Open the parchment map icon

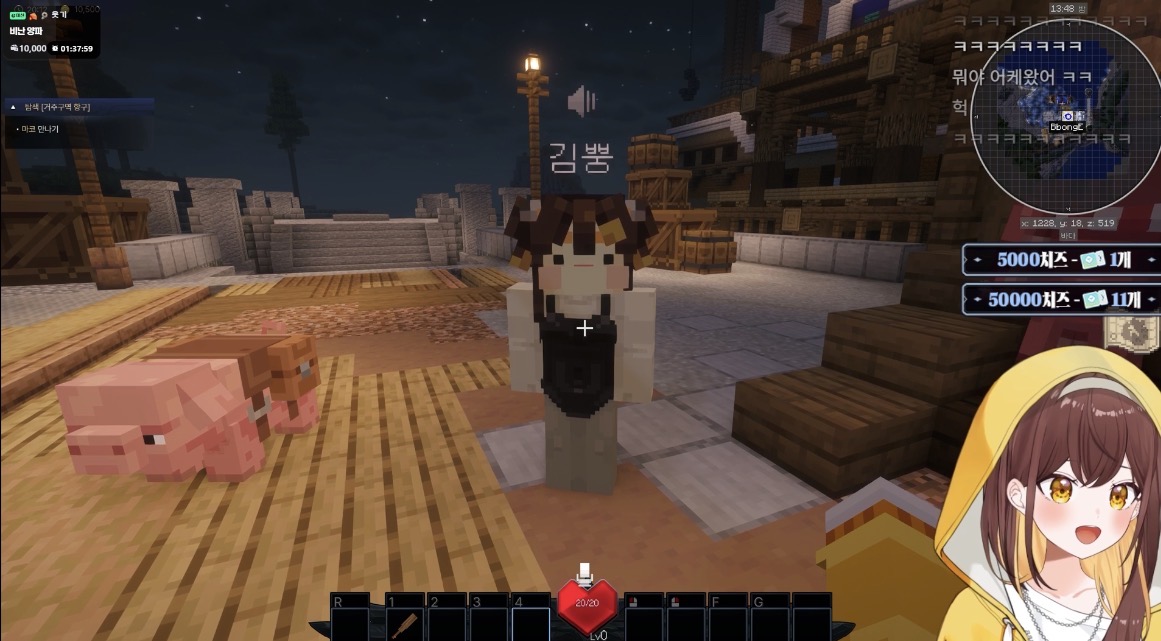tap(1125, 334)
